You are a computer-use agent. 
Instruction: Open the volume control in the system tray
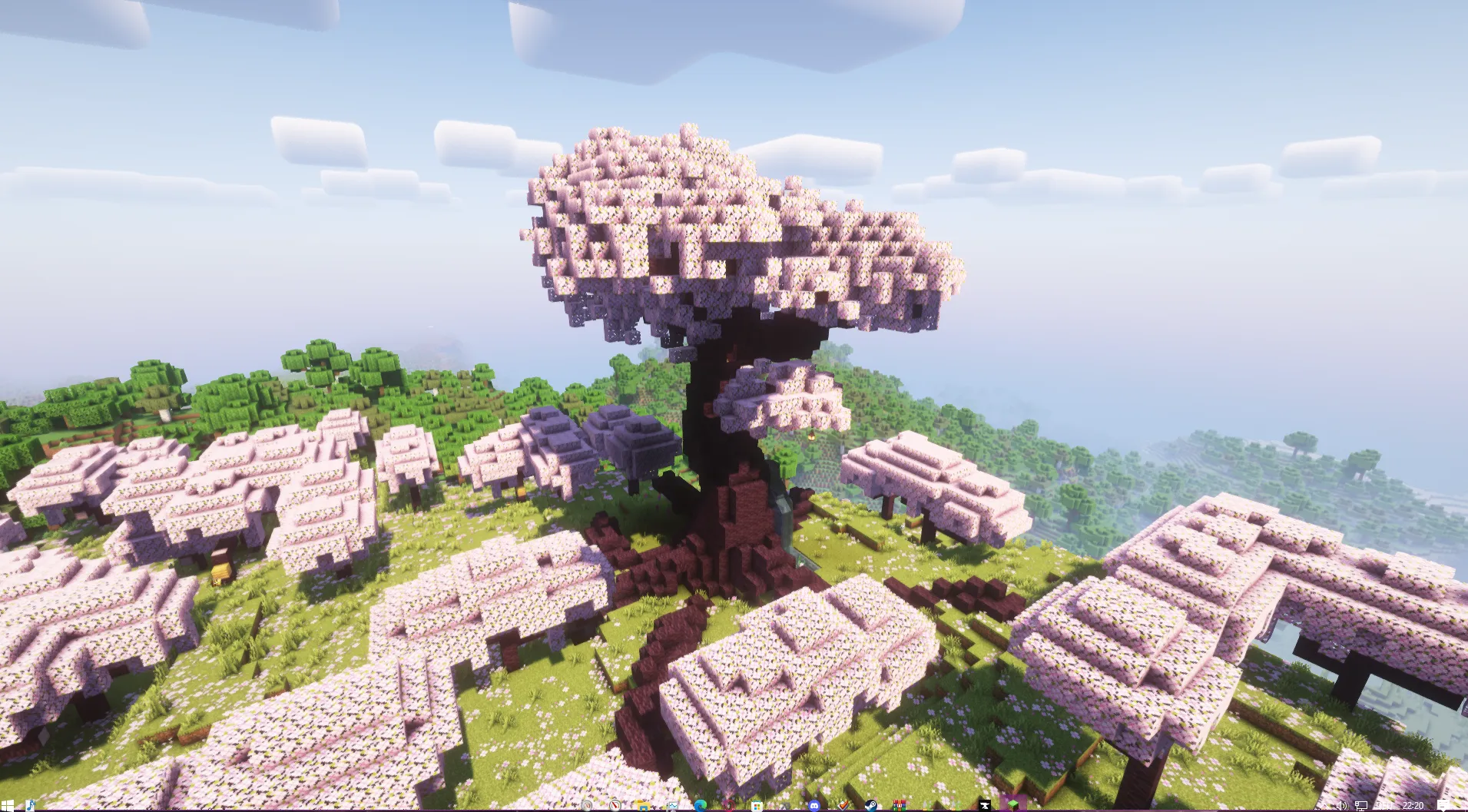tap(1342, 804)
